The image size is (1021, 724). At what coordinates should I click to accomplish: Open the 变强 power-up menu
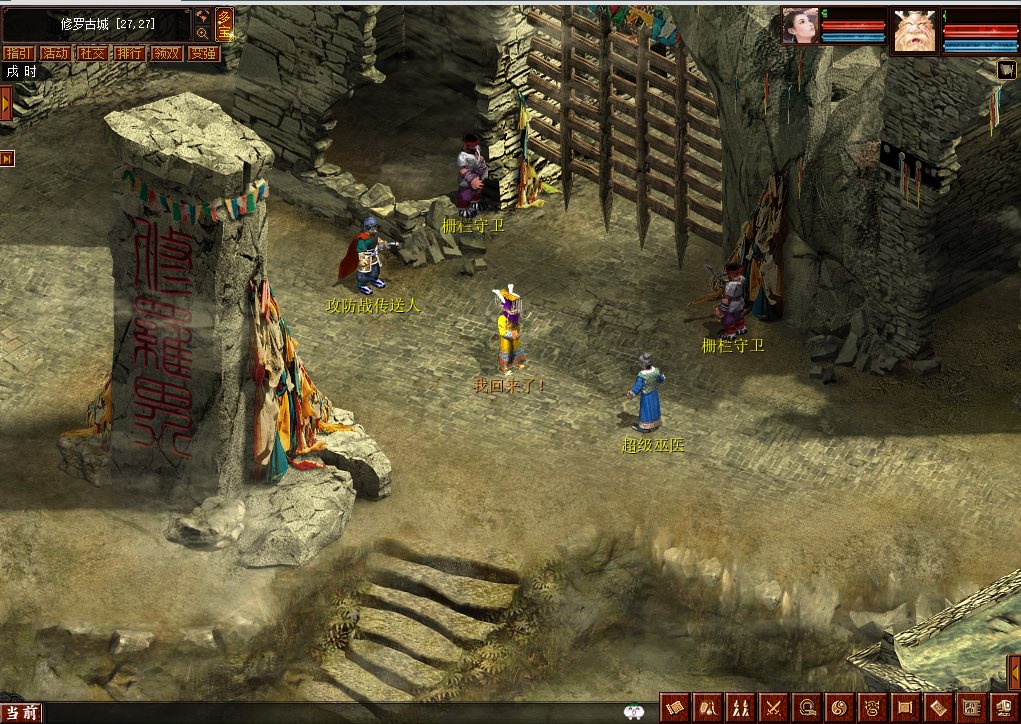(203, 53)
